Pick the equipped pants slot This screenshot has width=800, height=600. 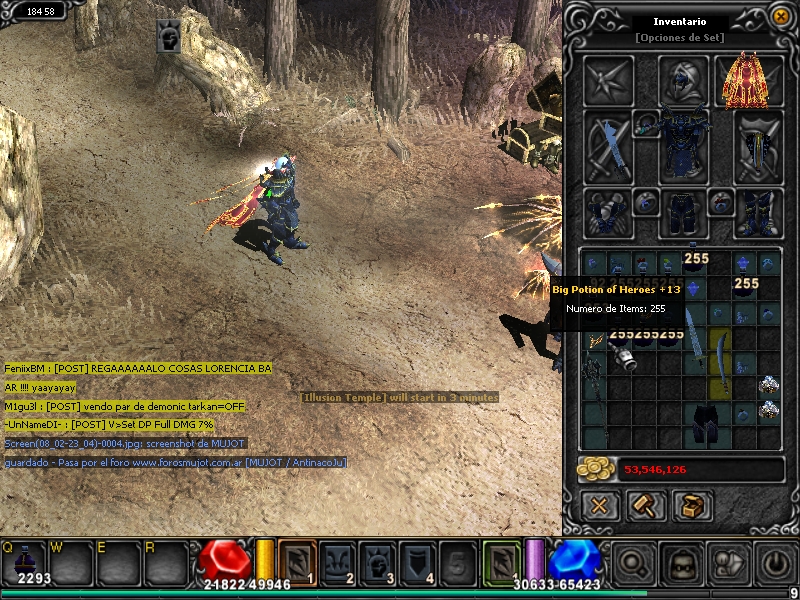pyautogui.click(x=684, y=213)
